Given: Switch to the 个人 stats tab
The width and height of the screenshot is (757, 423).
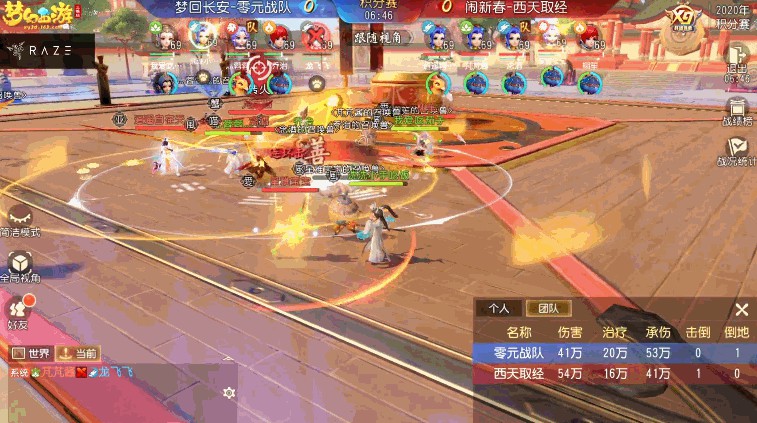Looking at the screenshot, I should [x=492, y=309].
